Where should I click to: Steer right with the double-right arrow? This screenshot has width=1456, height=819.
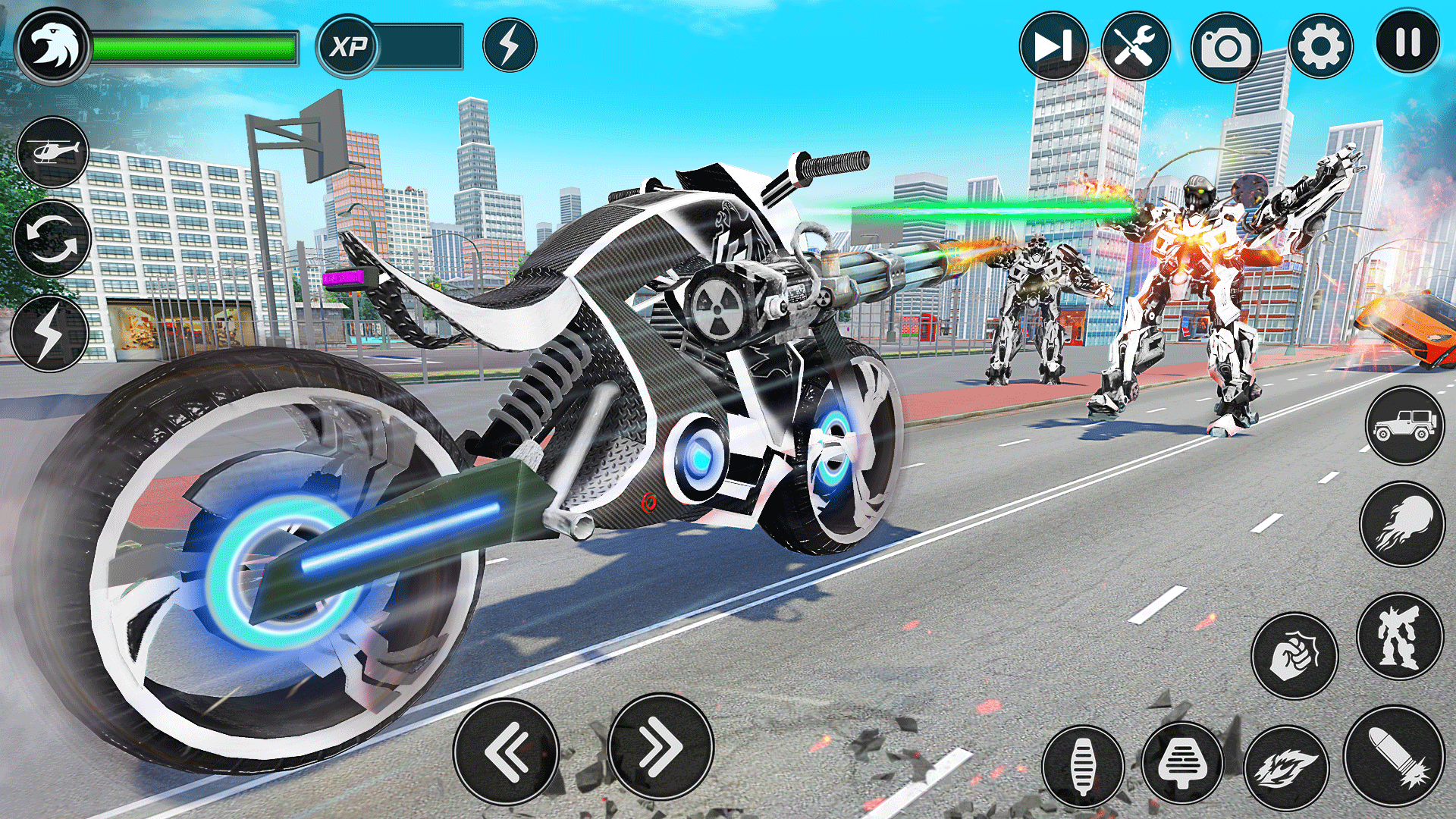[661, 747]
